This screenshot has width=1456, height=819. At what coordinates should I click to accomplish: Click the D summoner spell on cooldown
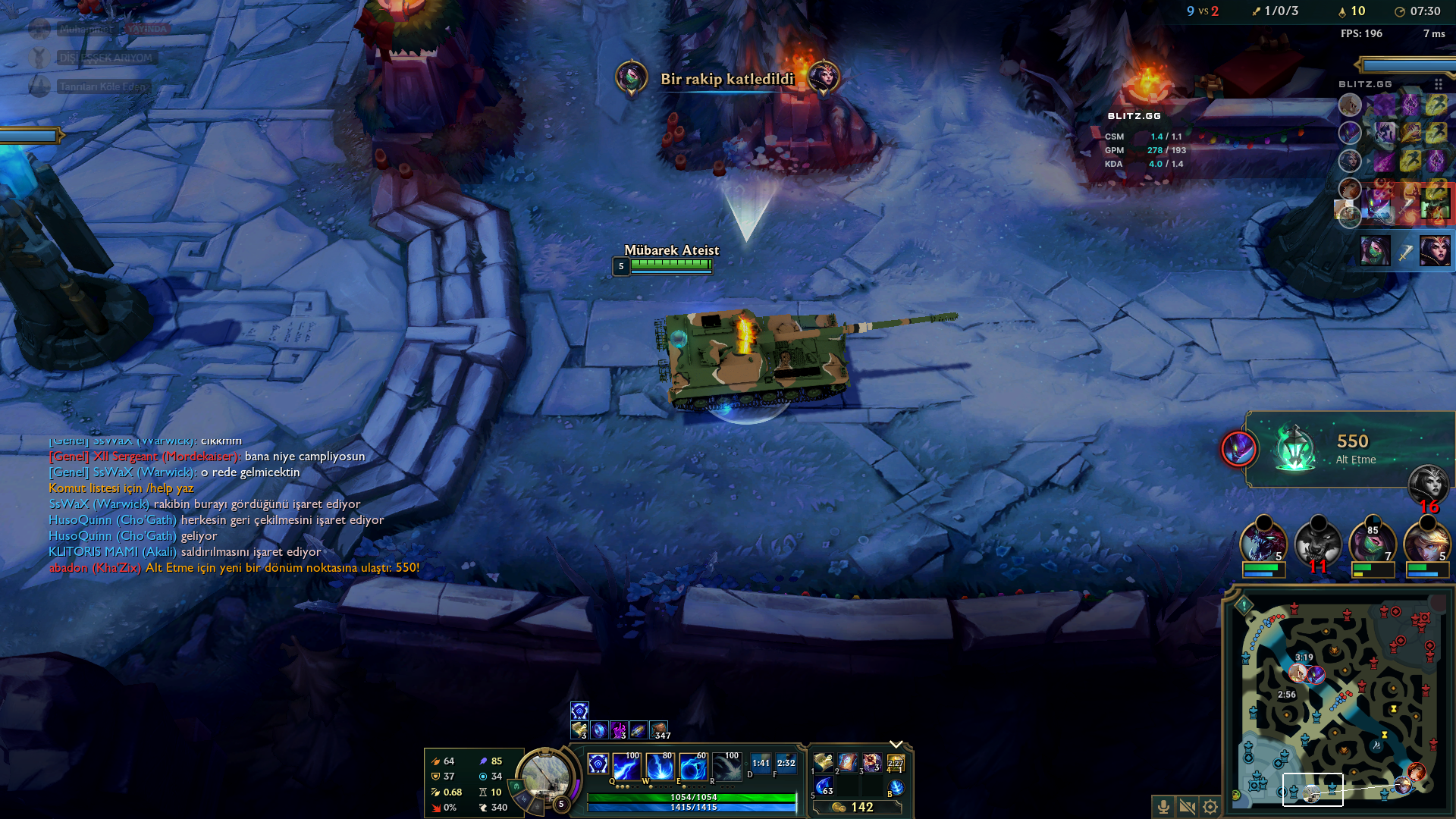tap(761, 763)
